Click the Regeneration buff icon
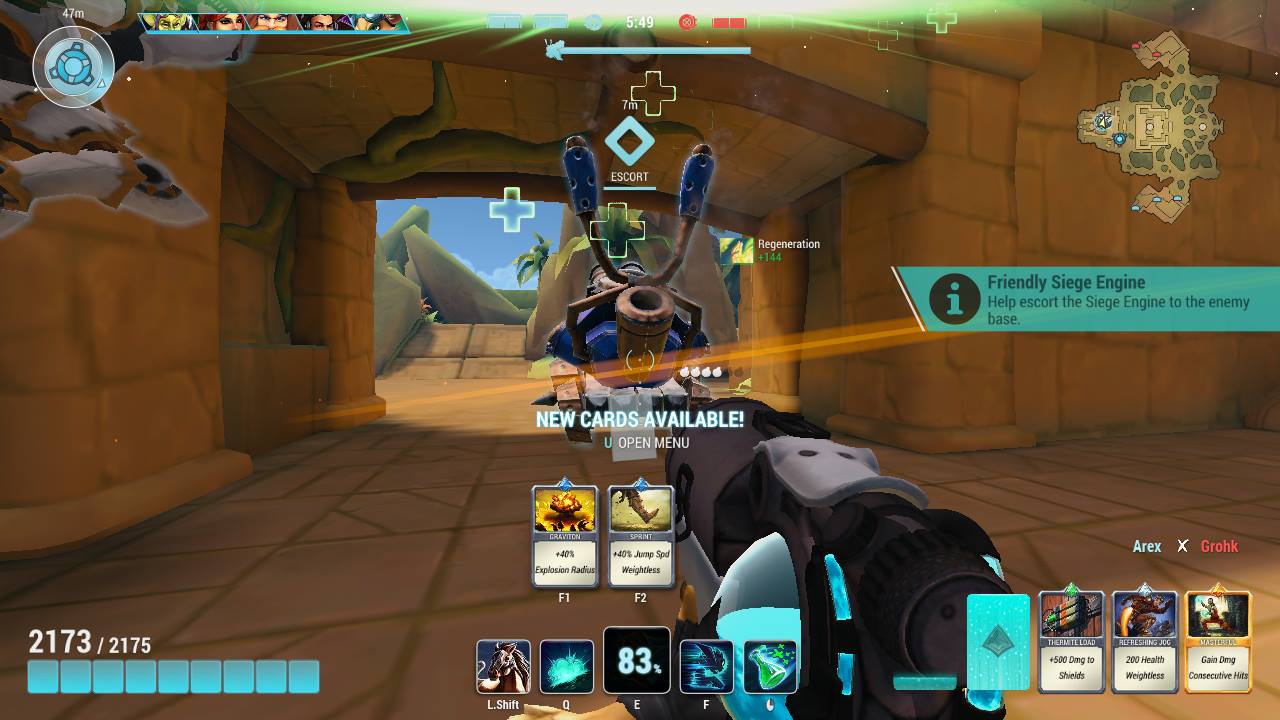Screen dimensions: 1280x720 [x=736, y=250]
